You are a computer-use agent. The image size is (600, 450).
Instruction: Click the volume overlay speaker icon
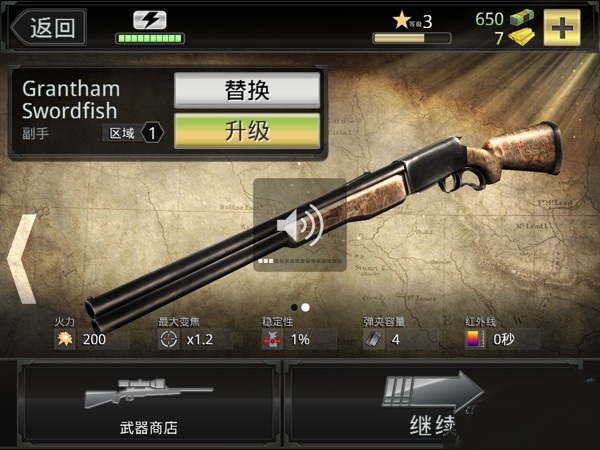[x=298, y=226]
